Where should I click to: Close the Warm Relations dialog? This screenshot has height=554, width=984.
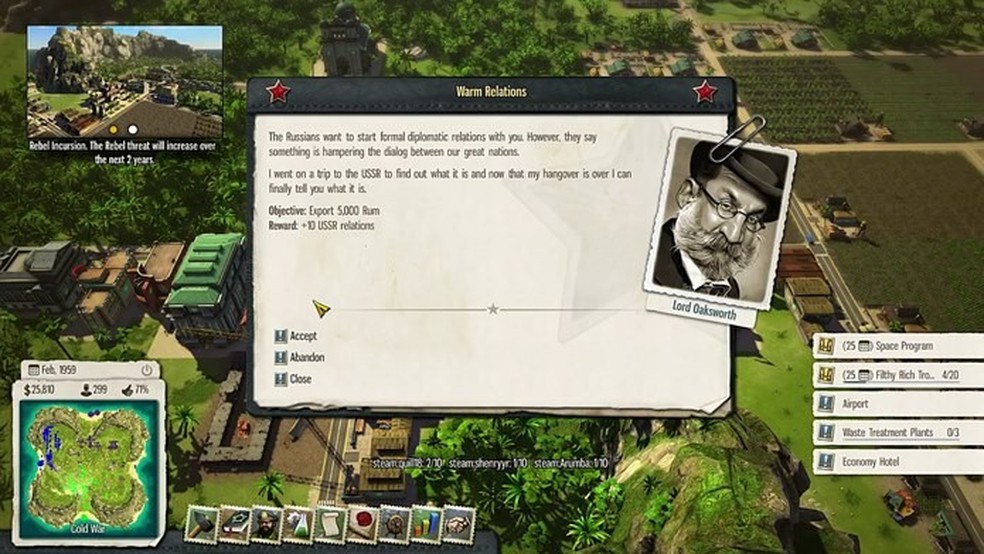pos(300,379)
